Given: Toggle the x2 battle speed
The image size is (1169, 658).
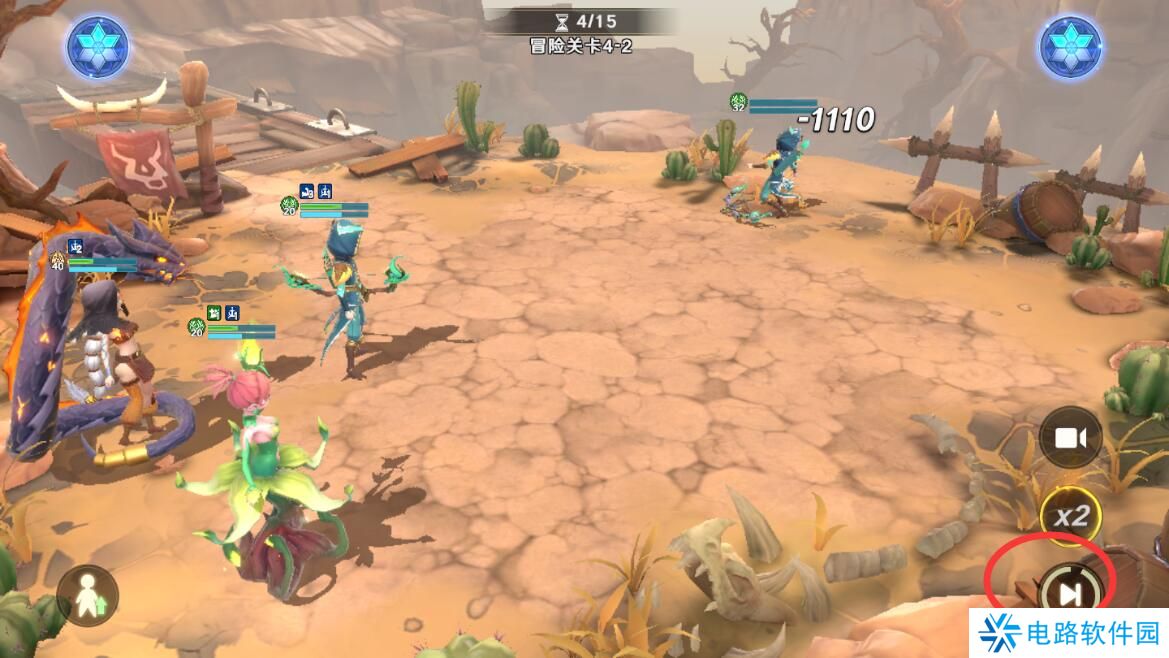Looking at the screenshot, I should 1071,516.
